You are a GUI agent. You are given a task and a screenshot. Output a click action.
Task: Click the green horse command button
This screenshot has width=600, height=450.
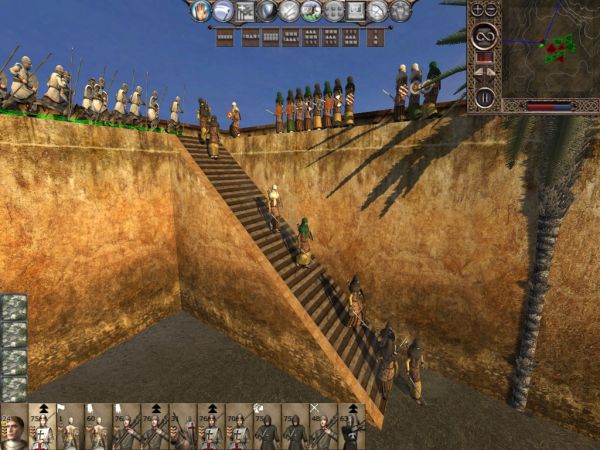[312, 11]
